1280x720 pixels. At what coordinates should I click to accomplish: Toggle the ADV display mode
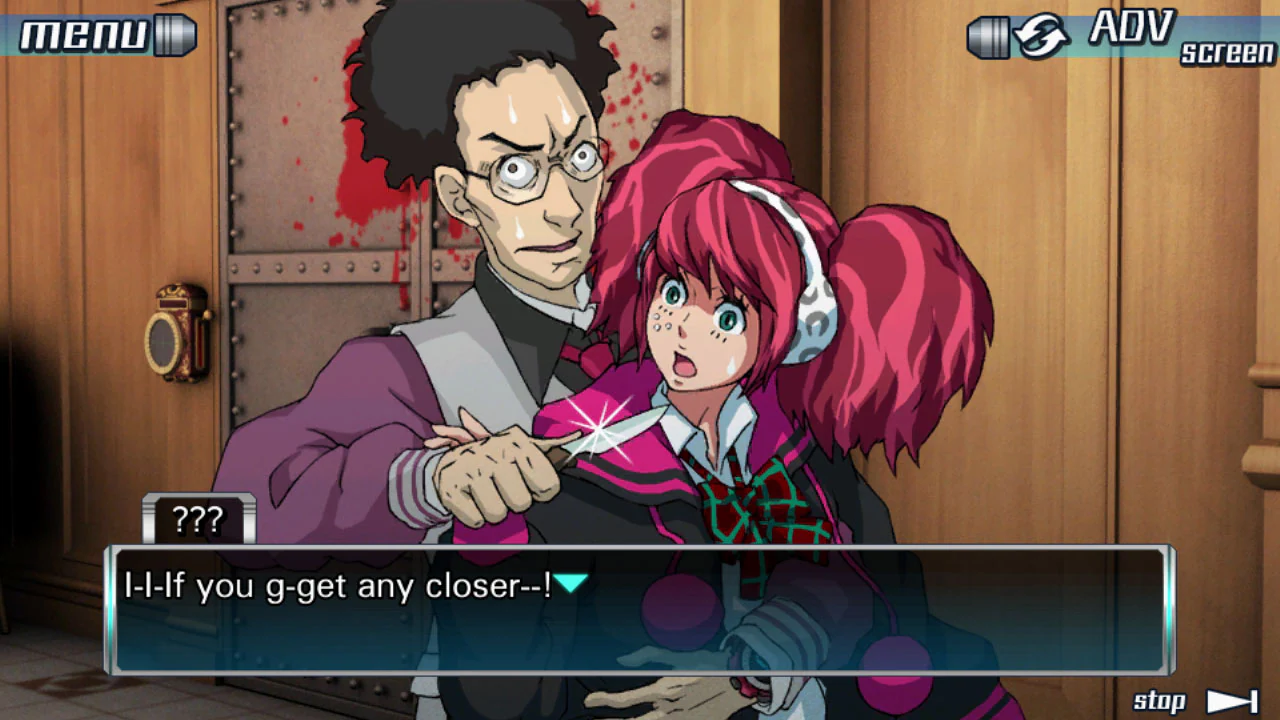click(1135, 28)
